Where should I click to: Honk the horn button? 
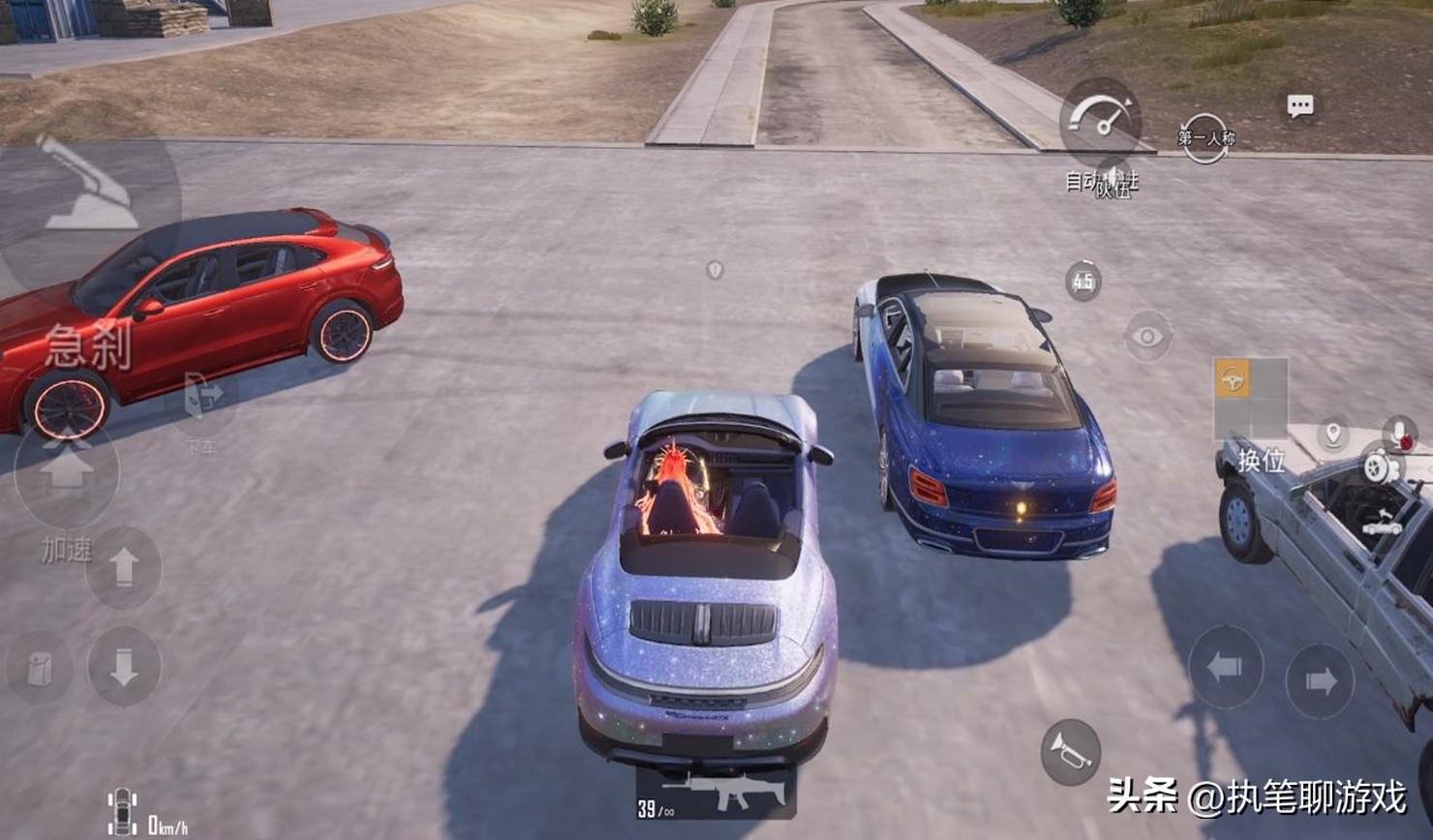coord(1070,751)
